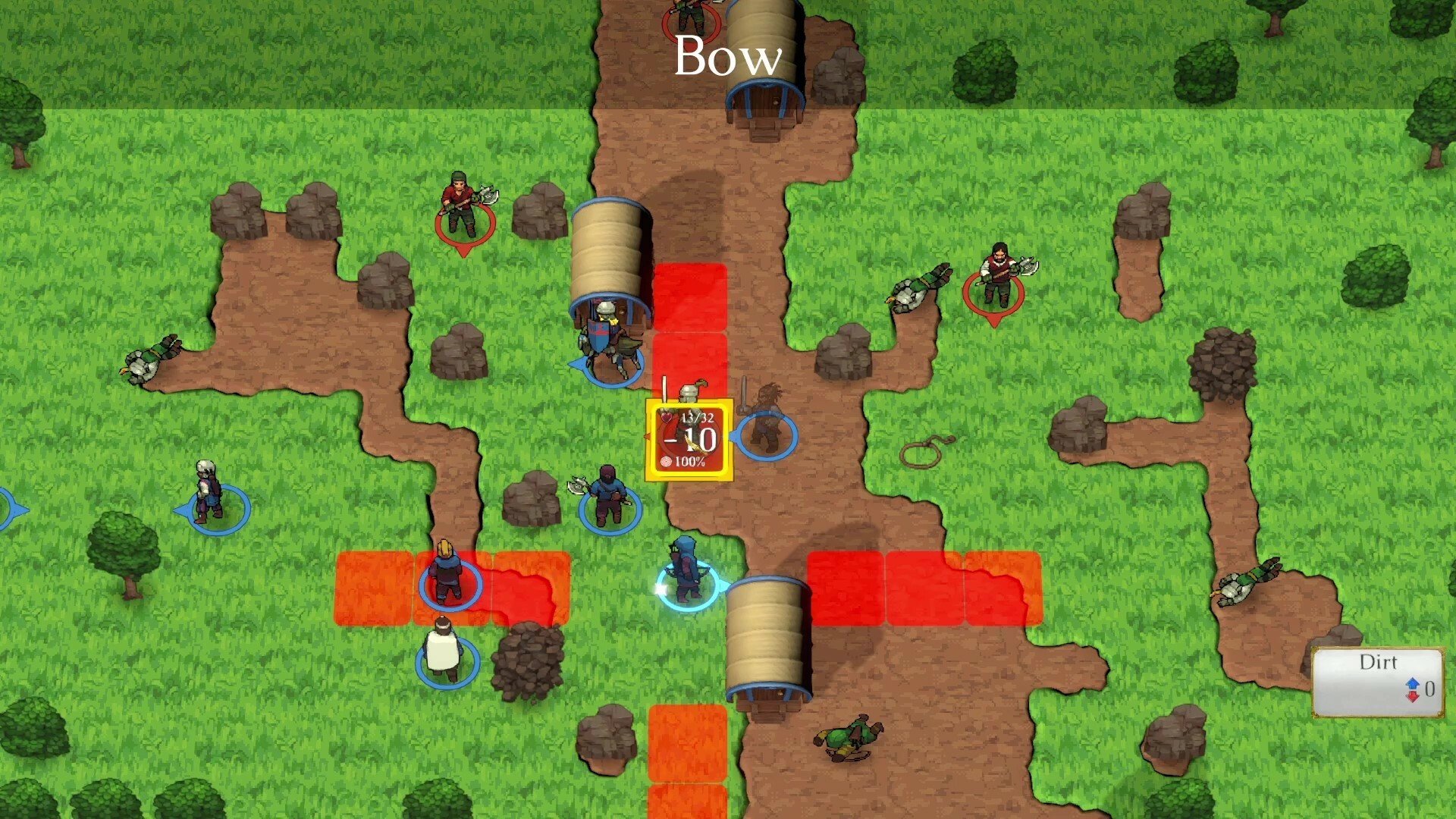This screenshot has width=1456, height=819.
Task: Select the white-cloaked ally
Action: tap(444, 652)
